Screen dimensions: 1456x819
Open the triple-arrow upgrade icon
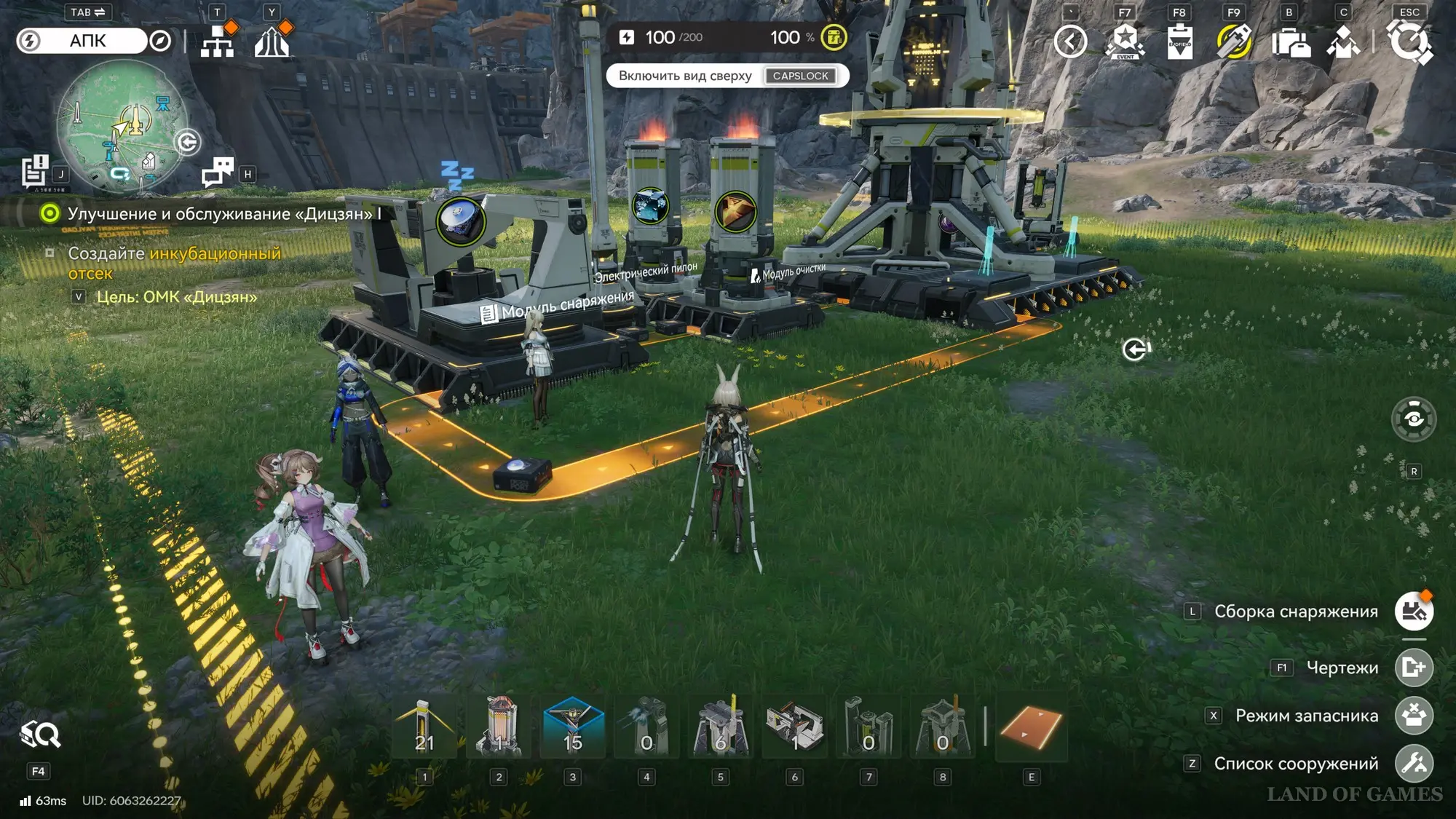tap(272, 41)
